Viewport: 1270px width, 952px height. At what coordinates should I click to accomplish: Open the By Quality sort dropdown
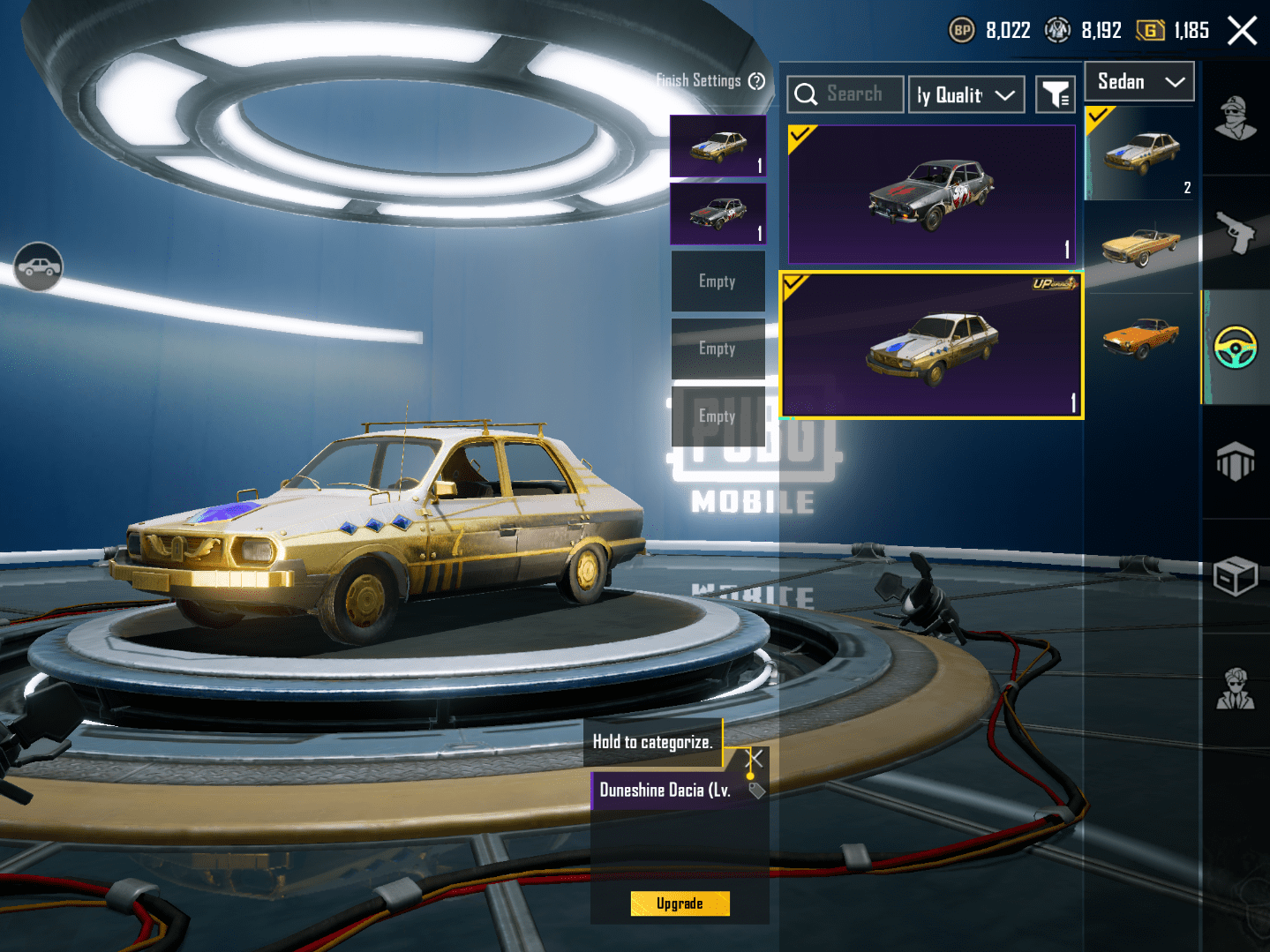(966, 95)
